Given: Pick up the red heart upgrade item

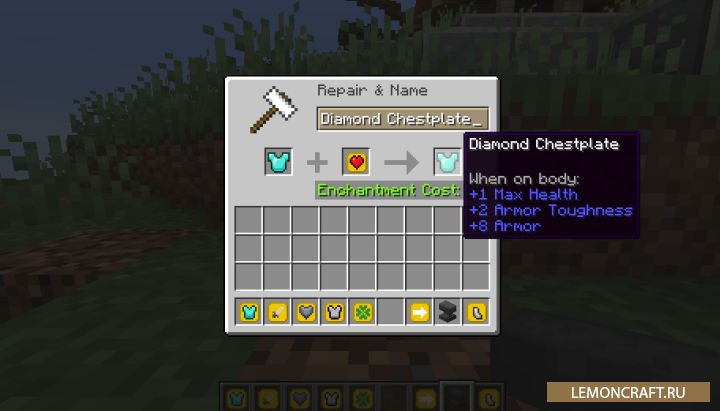Looking at the screenshot, I should [356, 160].
